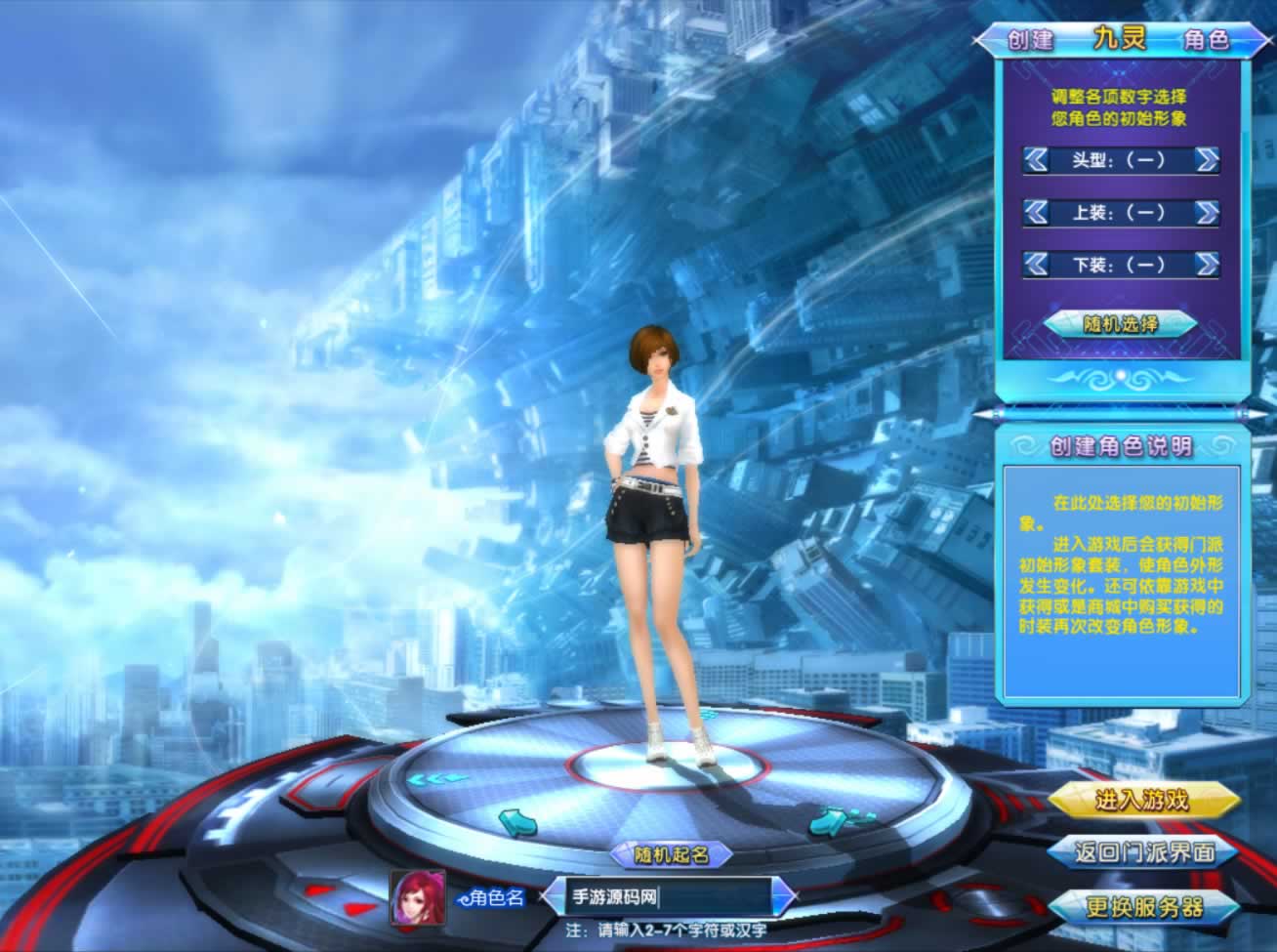Choose previous 上装 top option

pyautogui.click(x=1036, y=212)
